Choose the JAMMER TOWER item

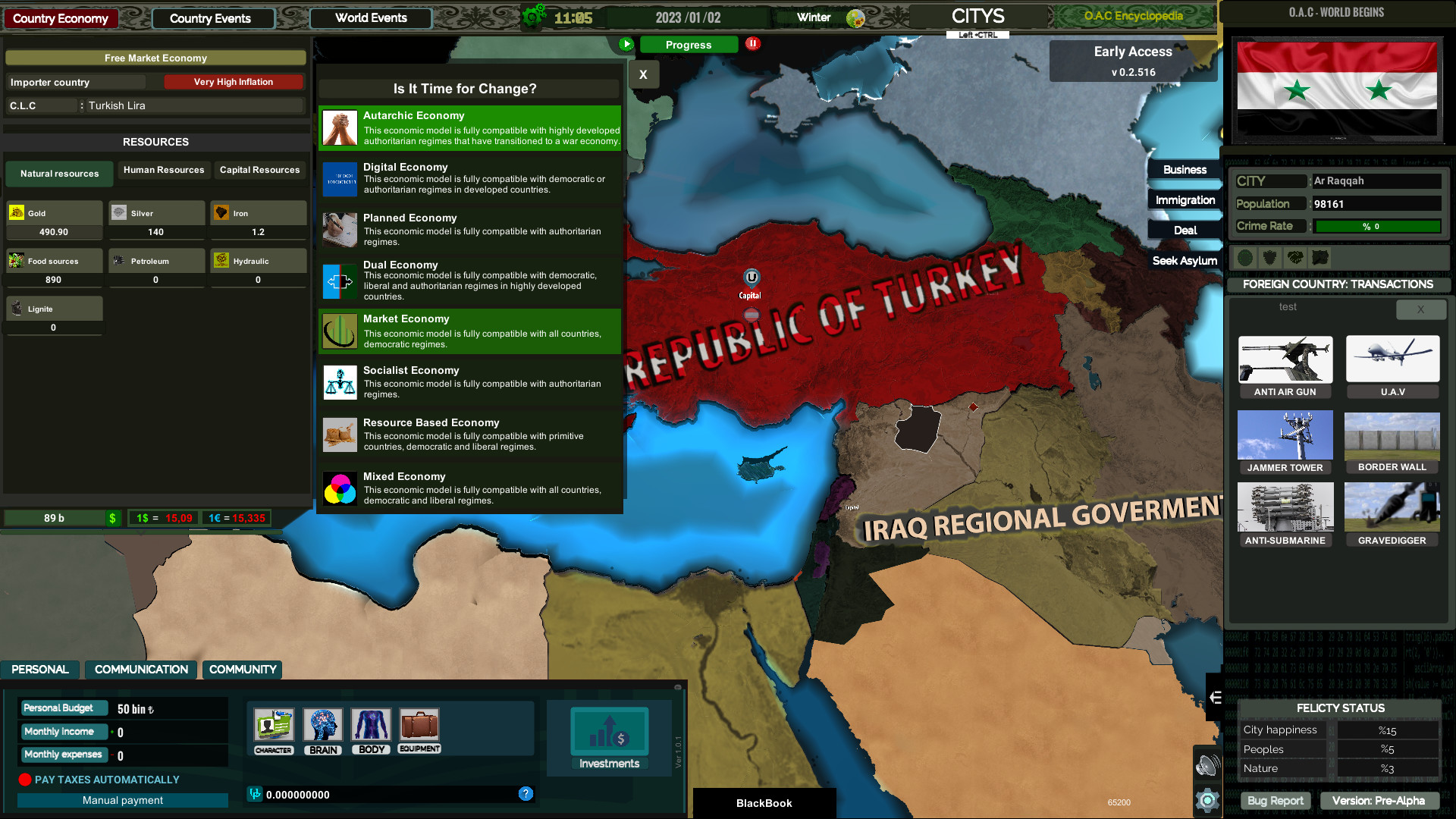pos(1285,441)
